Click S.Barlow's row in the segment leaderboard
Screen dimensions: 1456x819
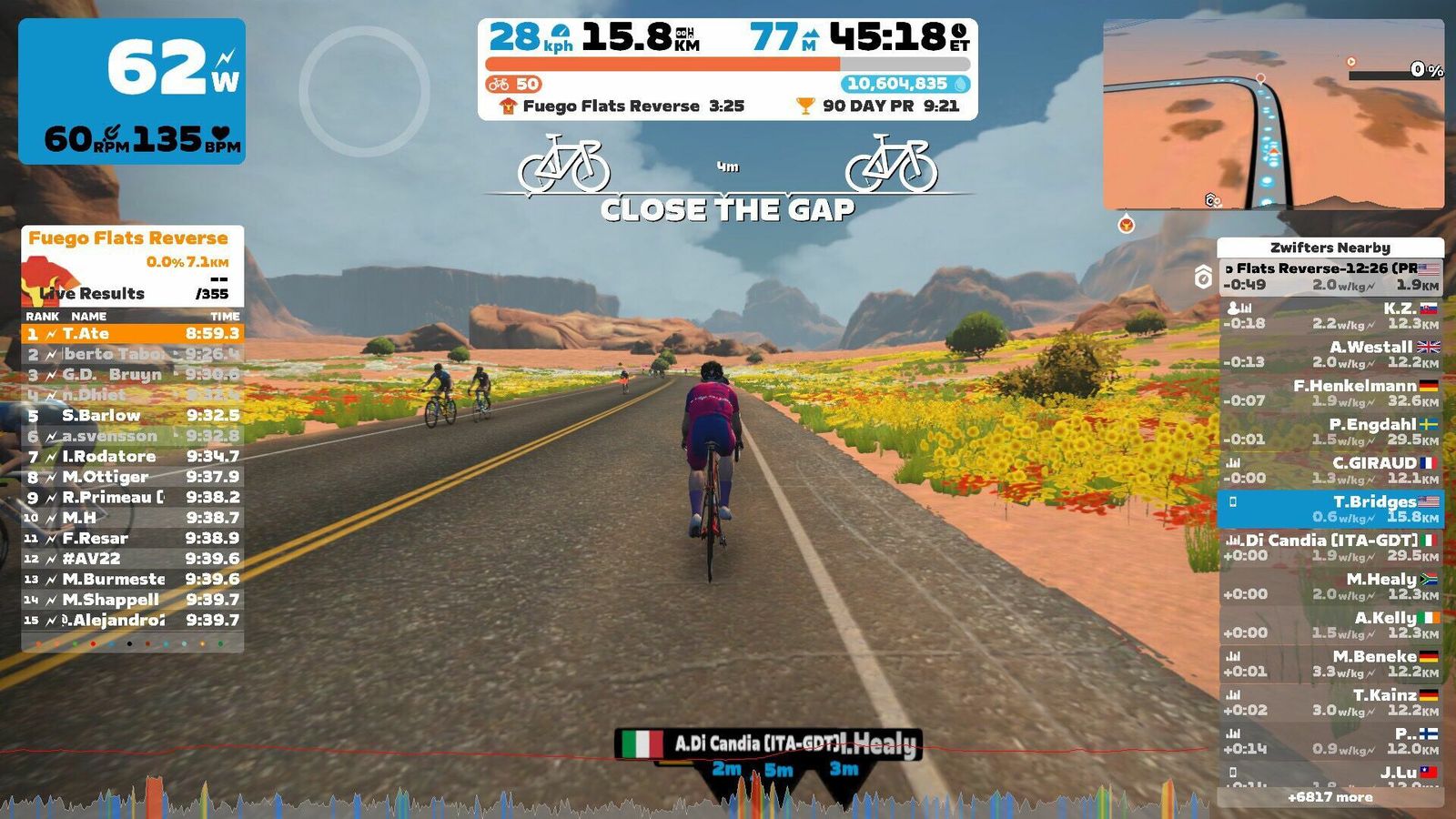[x=133, y=416]
